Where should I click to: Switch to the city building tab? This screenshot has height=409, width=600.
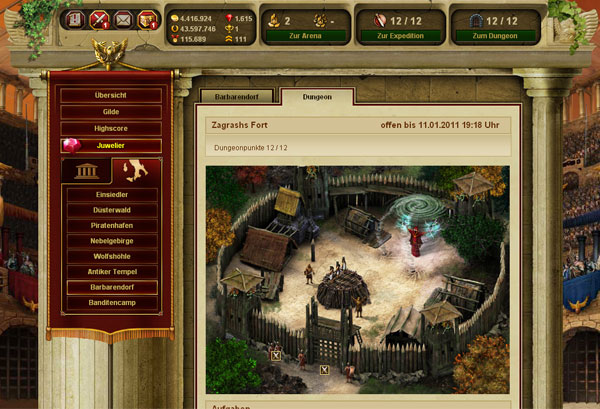point(86,171)
